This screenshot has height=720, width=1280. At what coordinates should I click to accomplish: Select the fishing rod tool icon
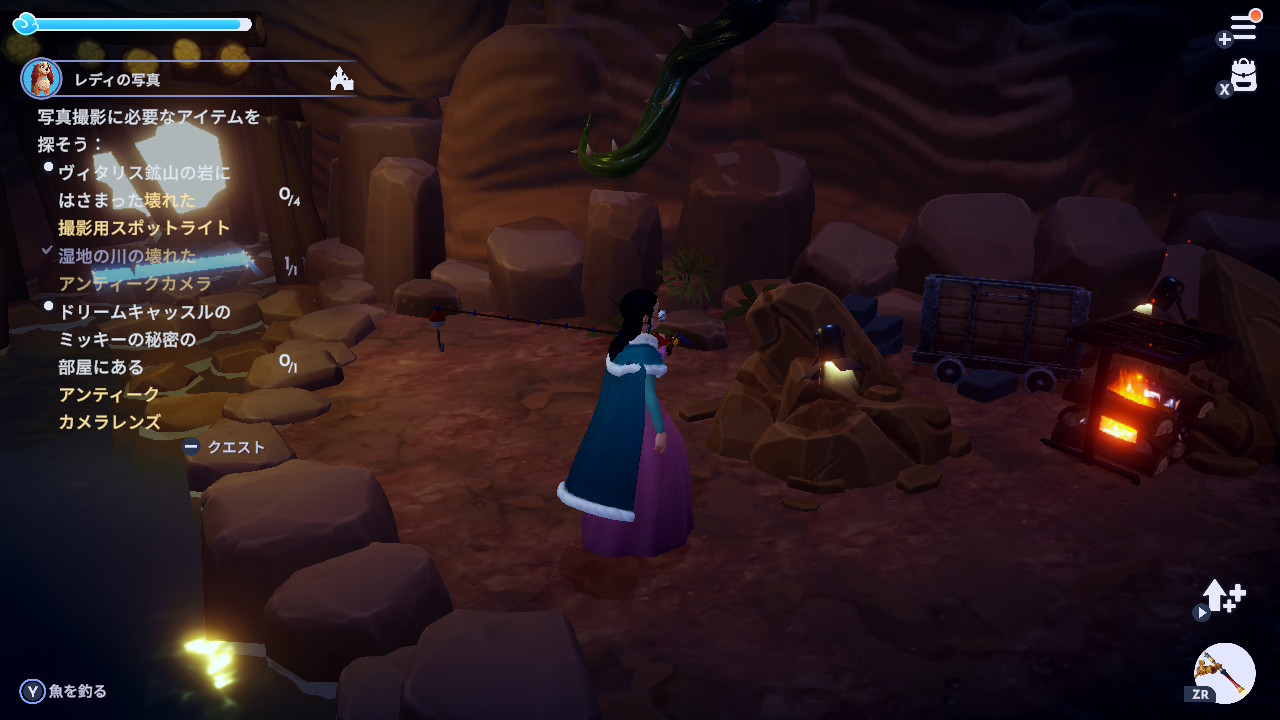click(1224, 672)
